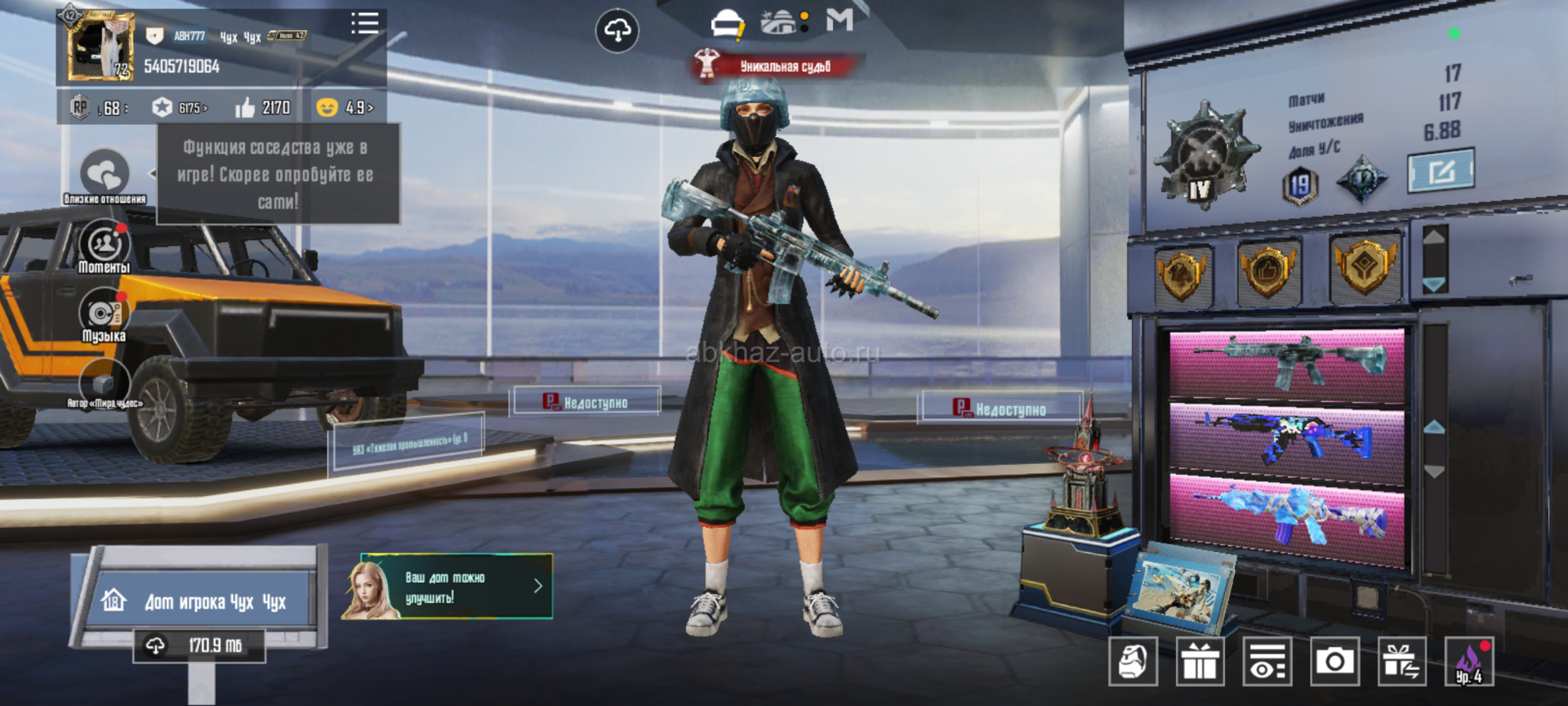Click the thumbs-up likes counter 2170

263,108
